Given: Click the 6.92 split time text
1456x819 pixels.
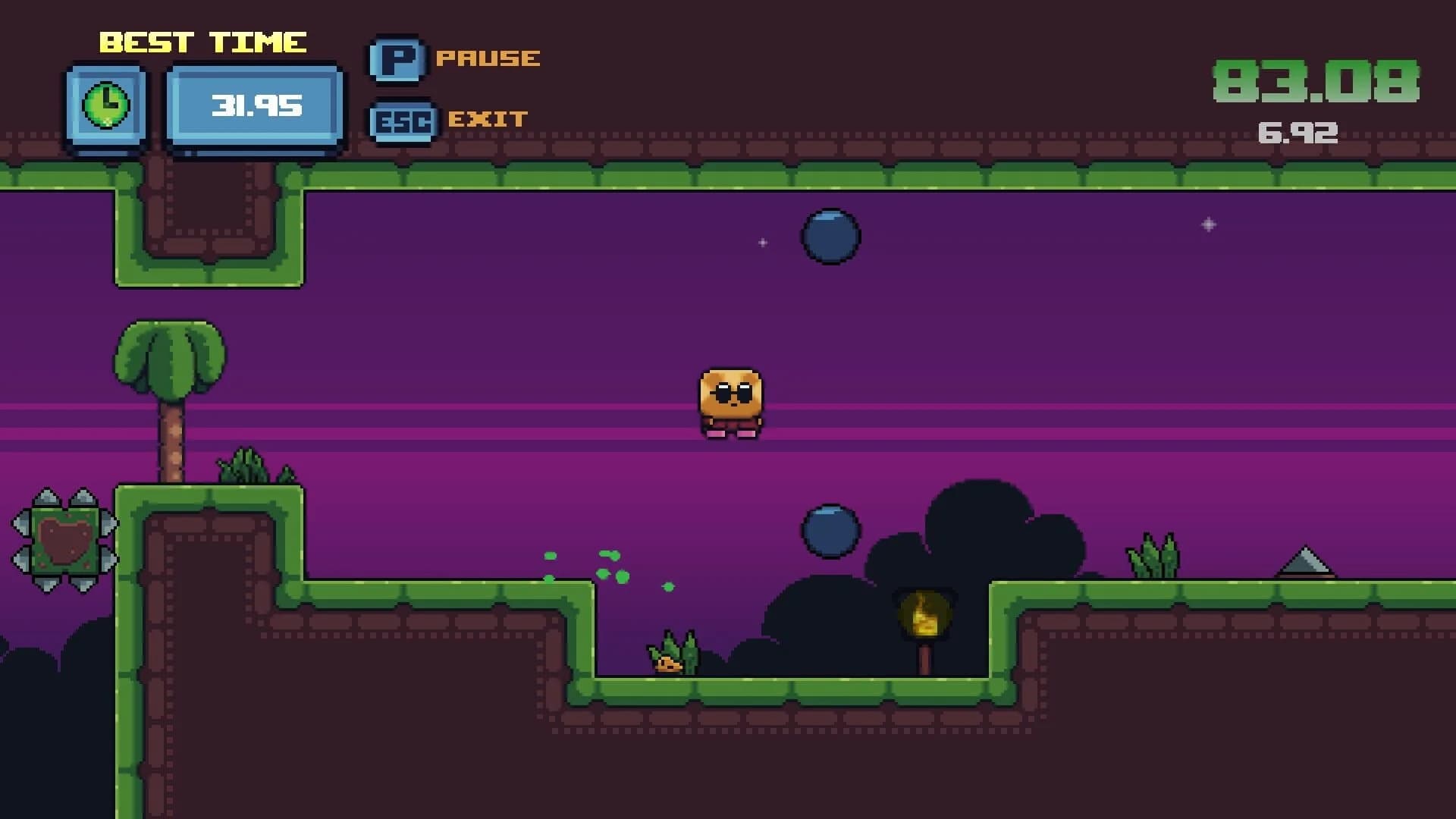Looking at the screenshot, I should [x=1298, y=130].
